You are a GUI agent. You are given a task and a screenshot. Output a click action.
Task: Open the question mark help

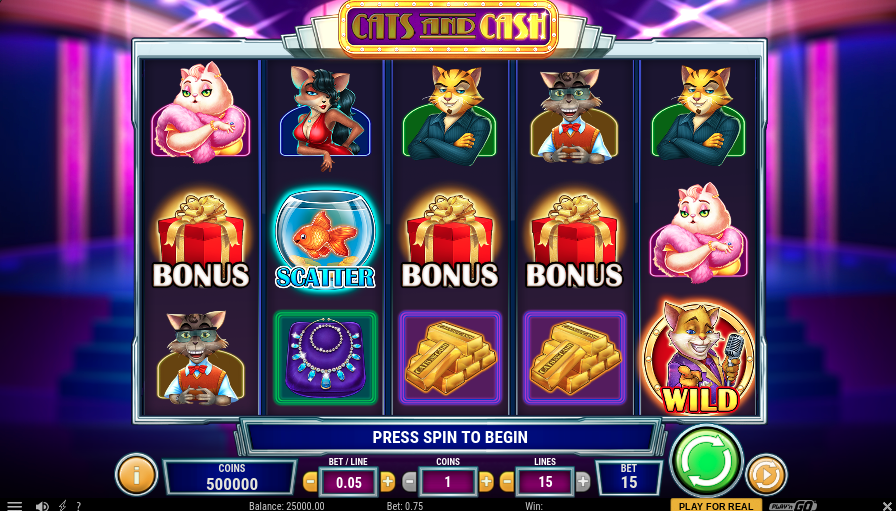click(79, 506)
